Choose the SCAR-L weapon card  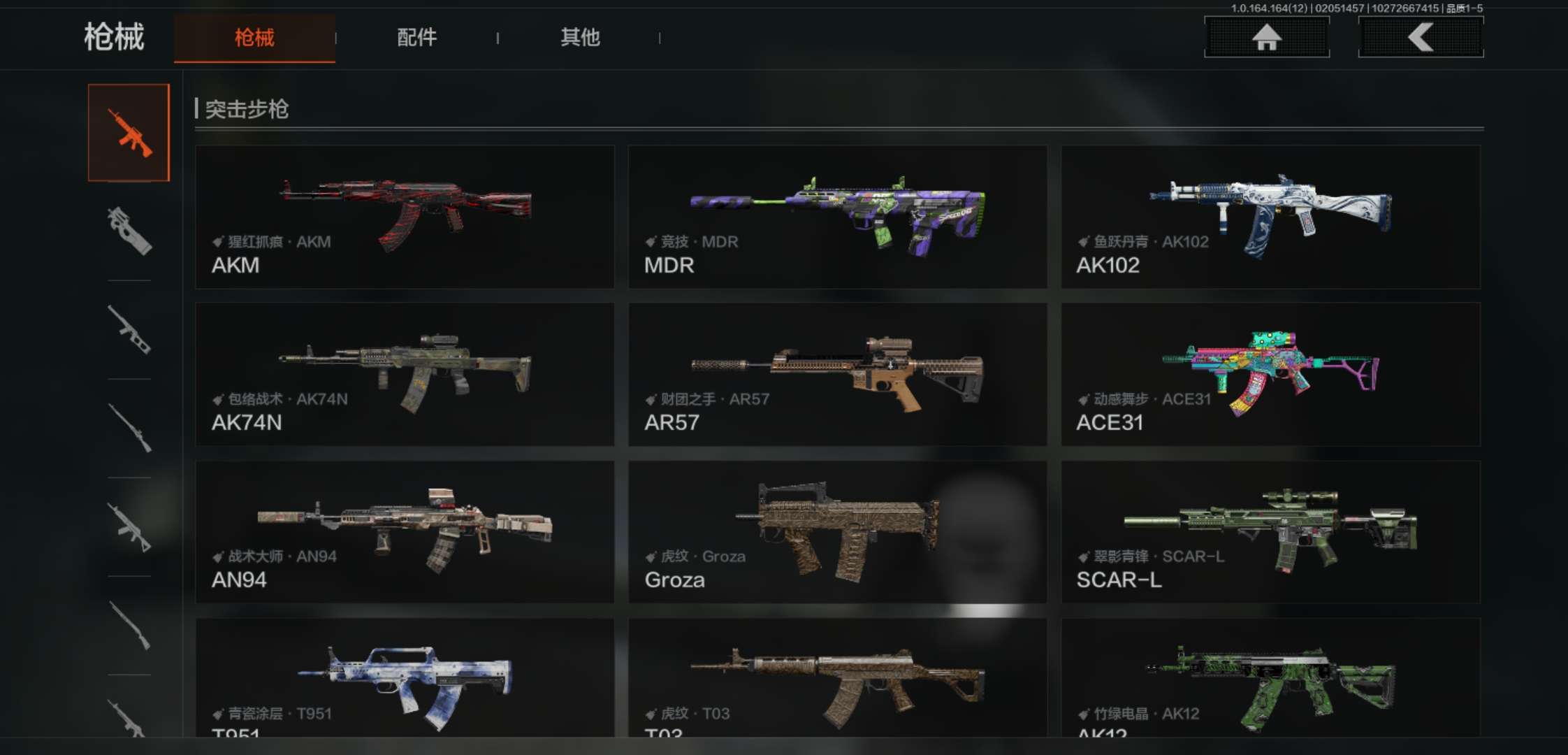click(1270, 531)
